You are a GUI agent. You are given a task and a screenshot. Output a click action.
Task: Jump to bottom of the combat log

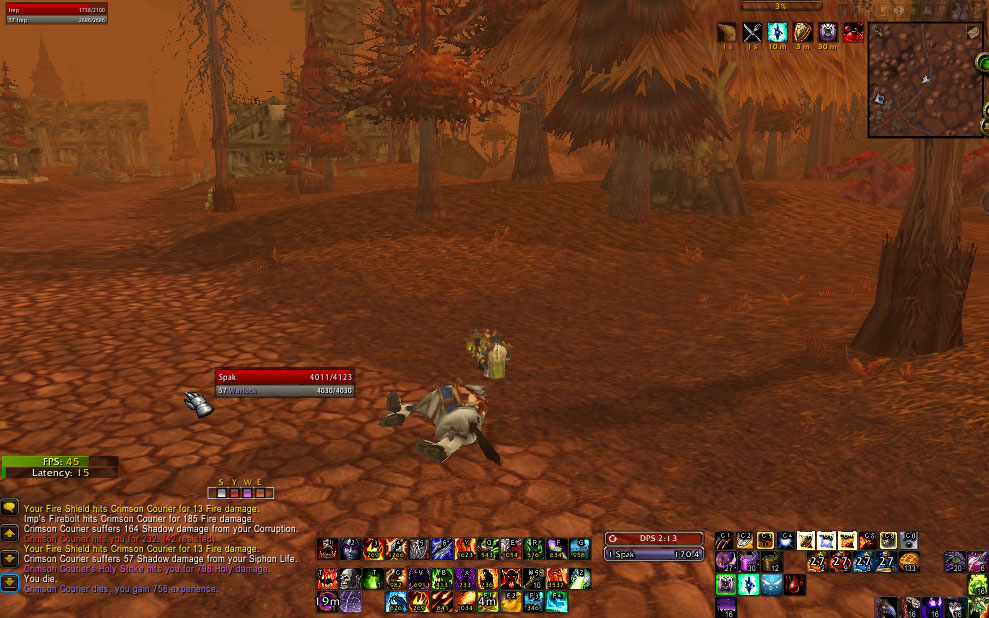coord(9,582)
